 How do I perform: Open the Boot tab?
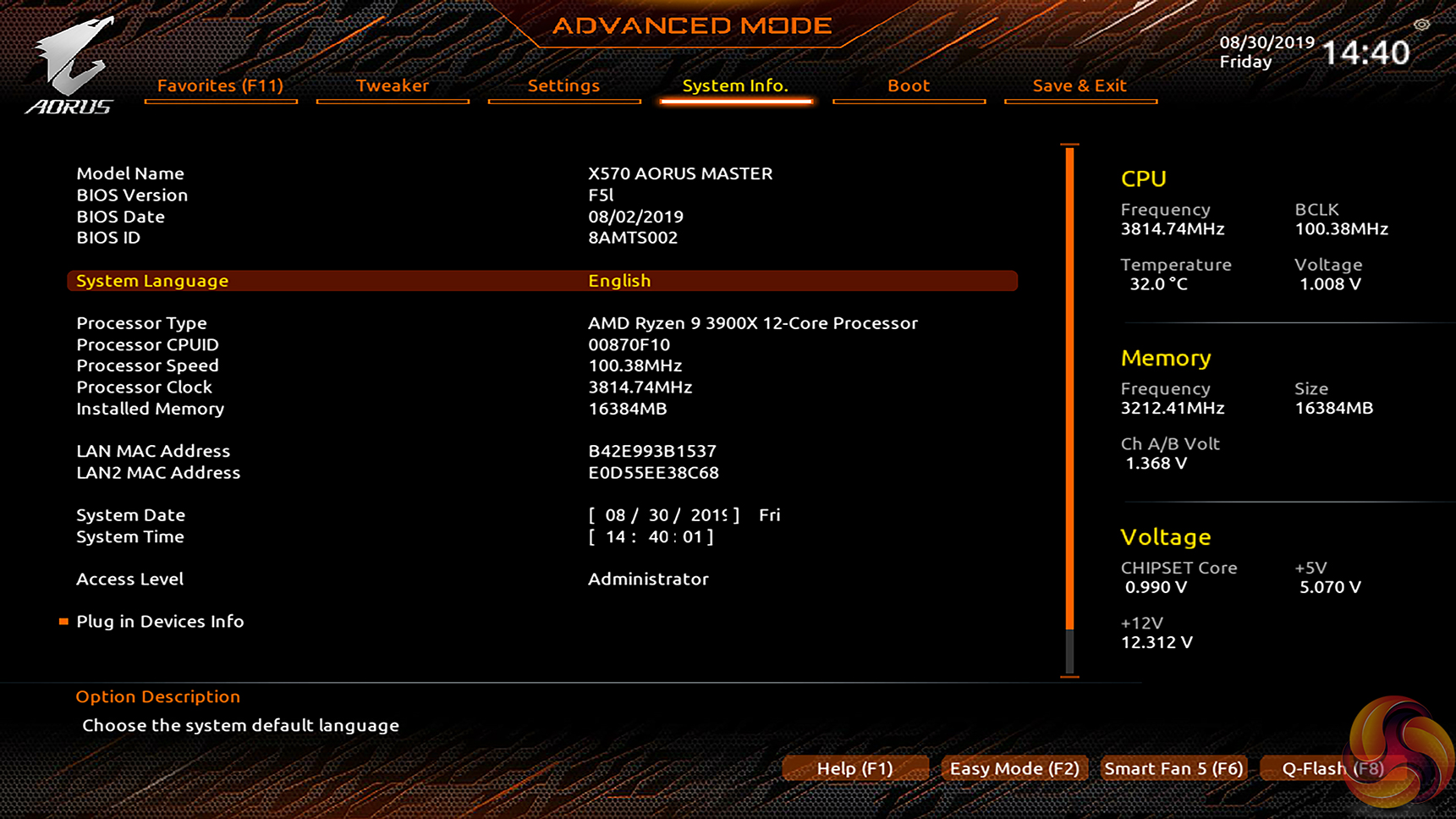(x=909, y=85)
